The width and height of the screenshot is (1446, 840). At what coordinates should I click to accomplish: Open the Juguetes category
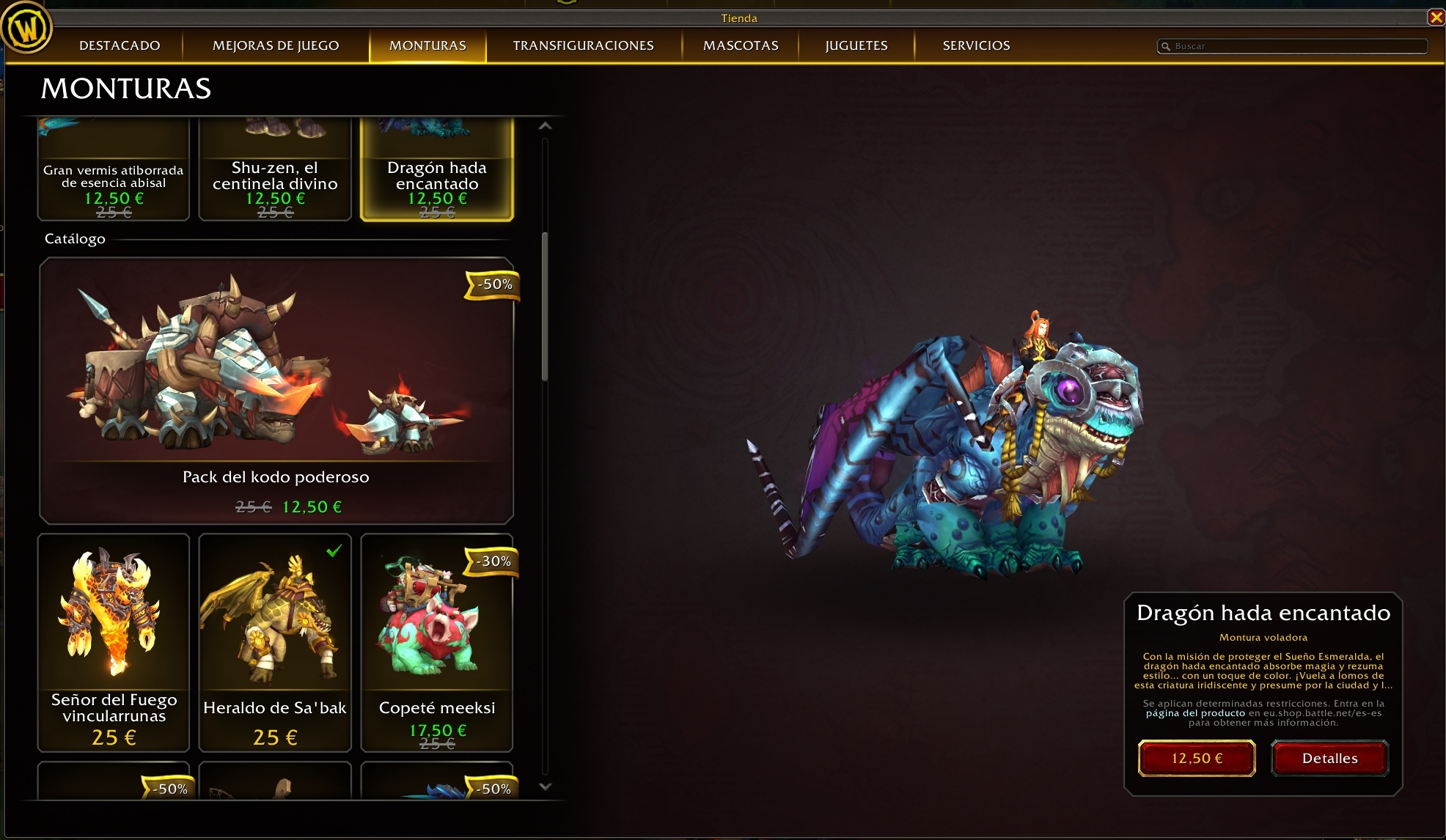click(x=856, y=45)
